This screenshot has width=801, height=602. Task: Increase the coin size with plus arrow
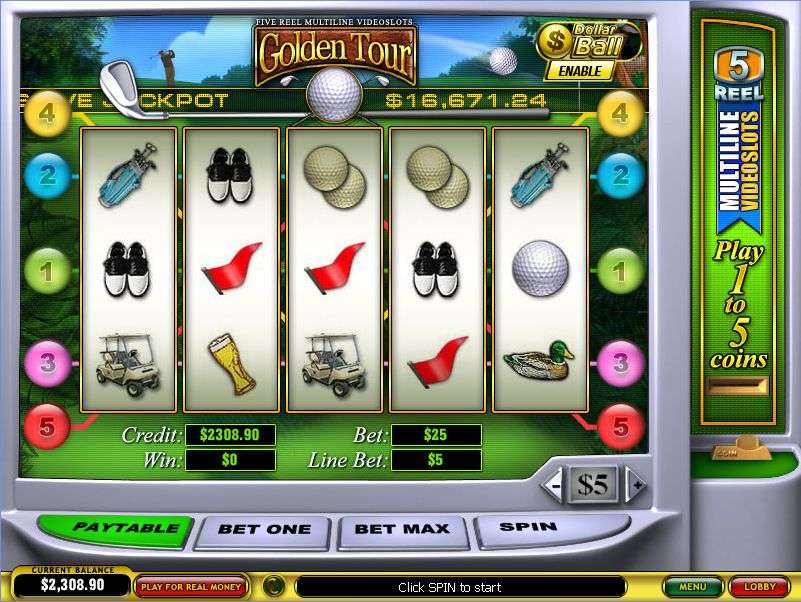(633, 486)
